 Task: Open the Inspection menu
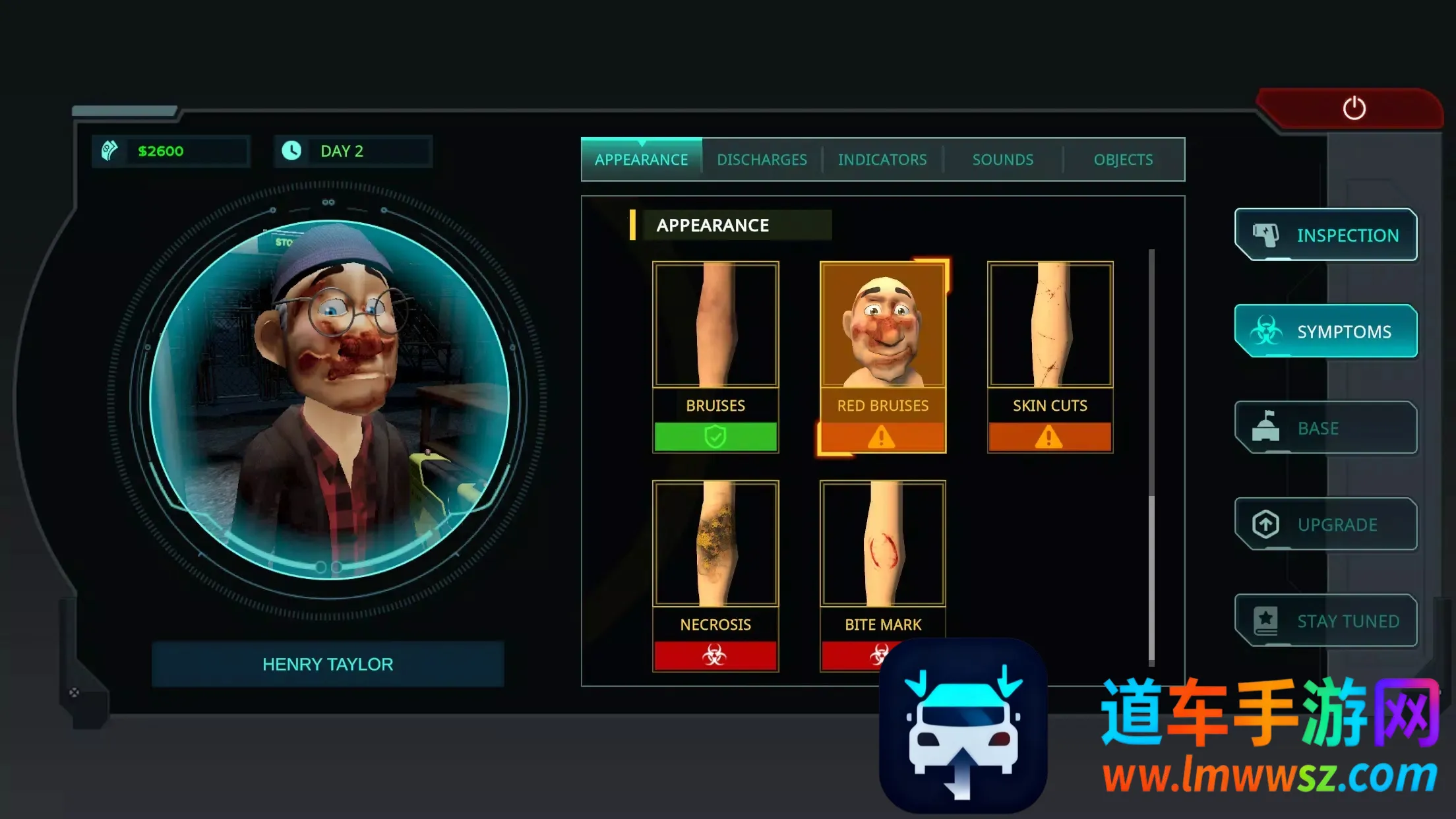1325,235
